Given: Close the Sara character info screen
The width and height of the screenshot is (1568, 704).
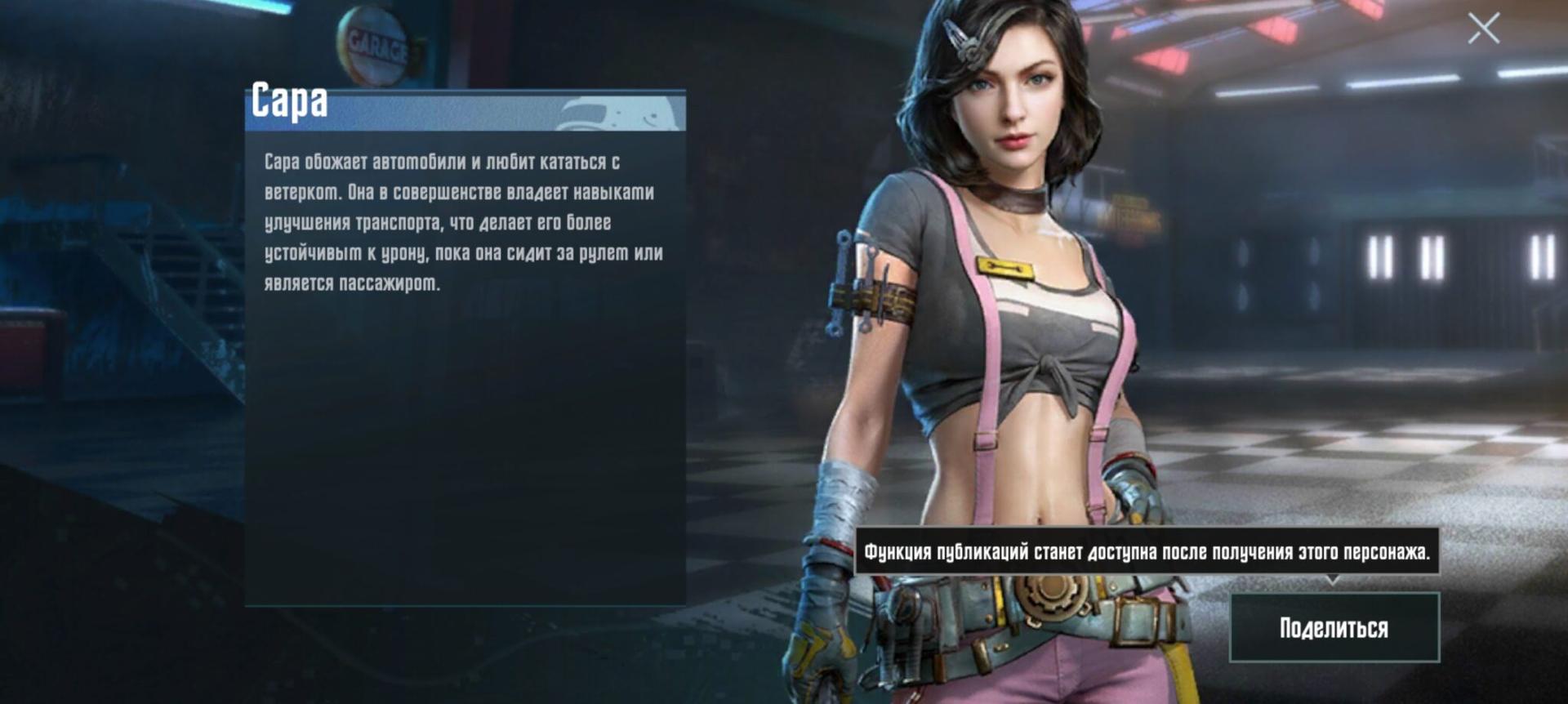Looking at the screenshot, I should [1483, 29].
